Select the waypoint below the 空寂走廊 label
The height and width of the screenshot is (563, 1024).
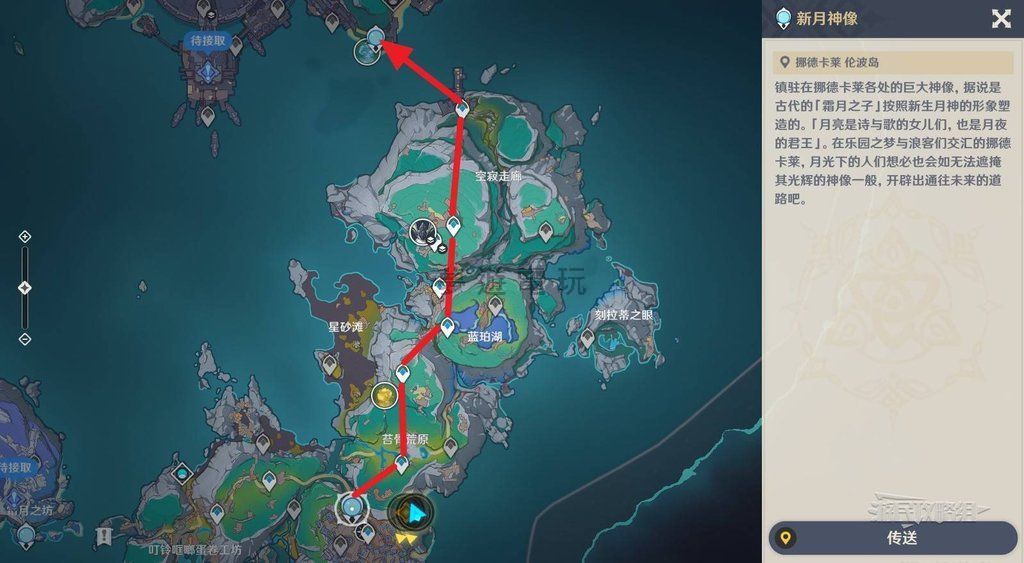pyautogui.click(x=453, y=227)
